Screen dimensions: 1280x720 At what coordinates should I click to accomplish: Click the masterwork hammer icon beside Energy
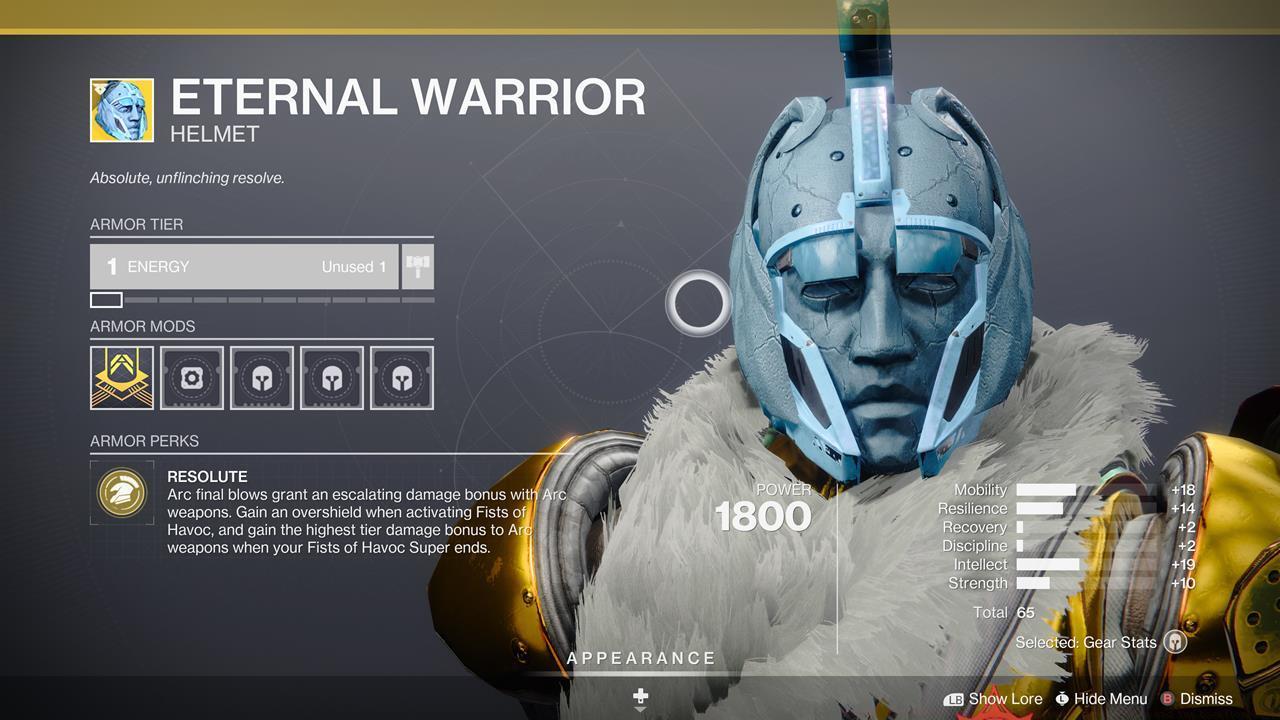pos(417,265)
